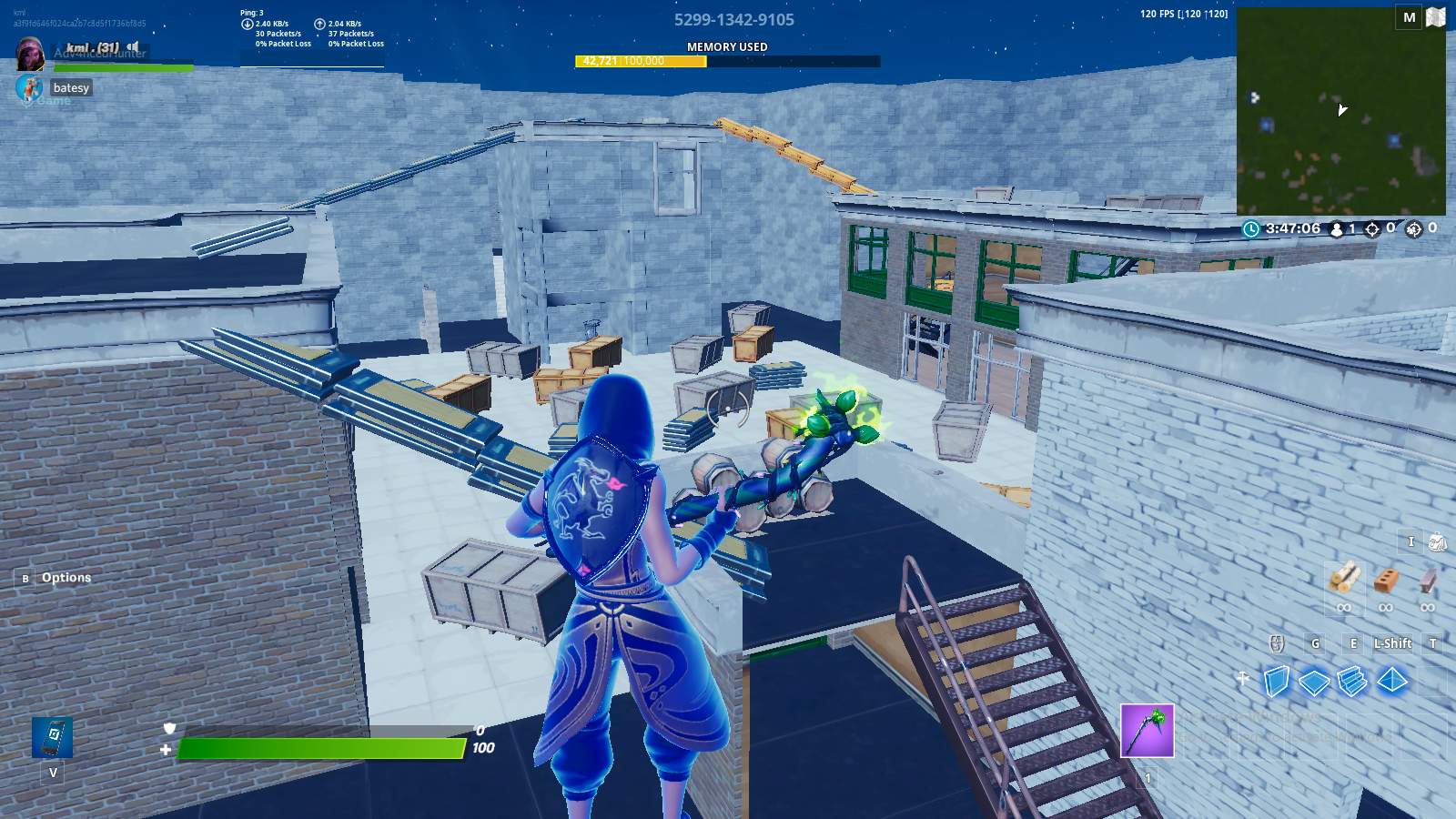The height and width of the screenshot is (819, 1456).
Task: Click the clock icon beside the match timer
Action: coord(1250,228)
